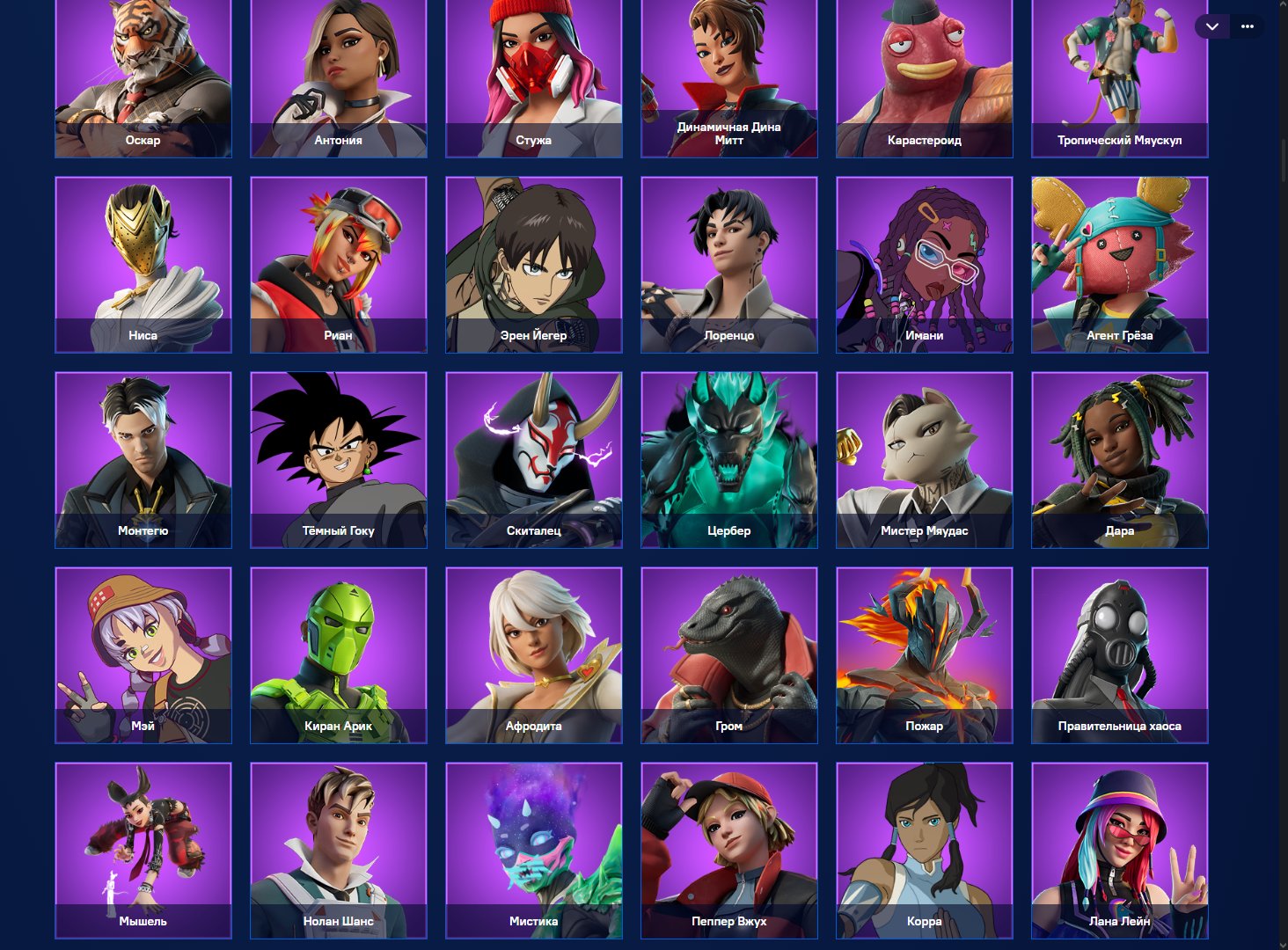Select the Киран Арик green helmet skin
Image resolution: width=1288 pixels, height=950 pixels.
[338, 647]
